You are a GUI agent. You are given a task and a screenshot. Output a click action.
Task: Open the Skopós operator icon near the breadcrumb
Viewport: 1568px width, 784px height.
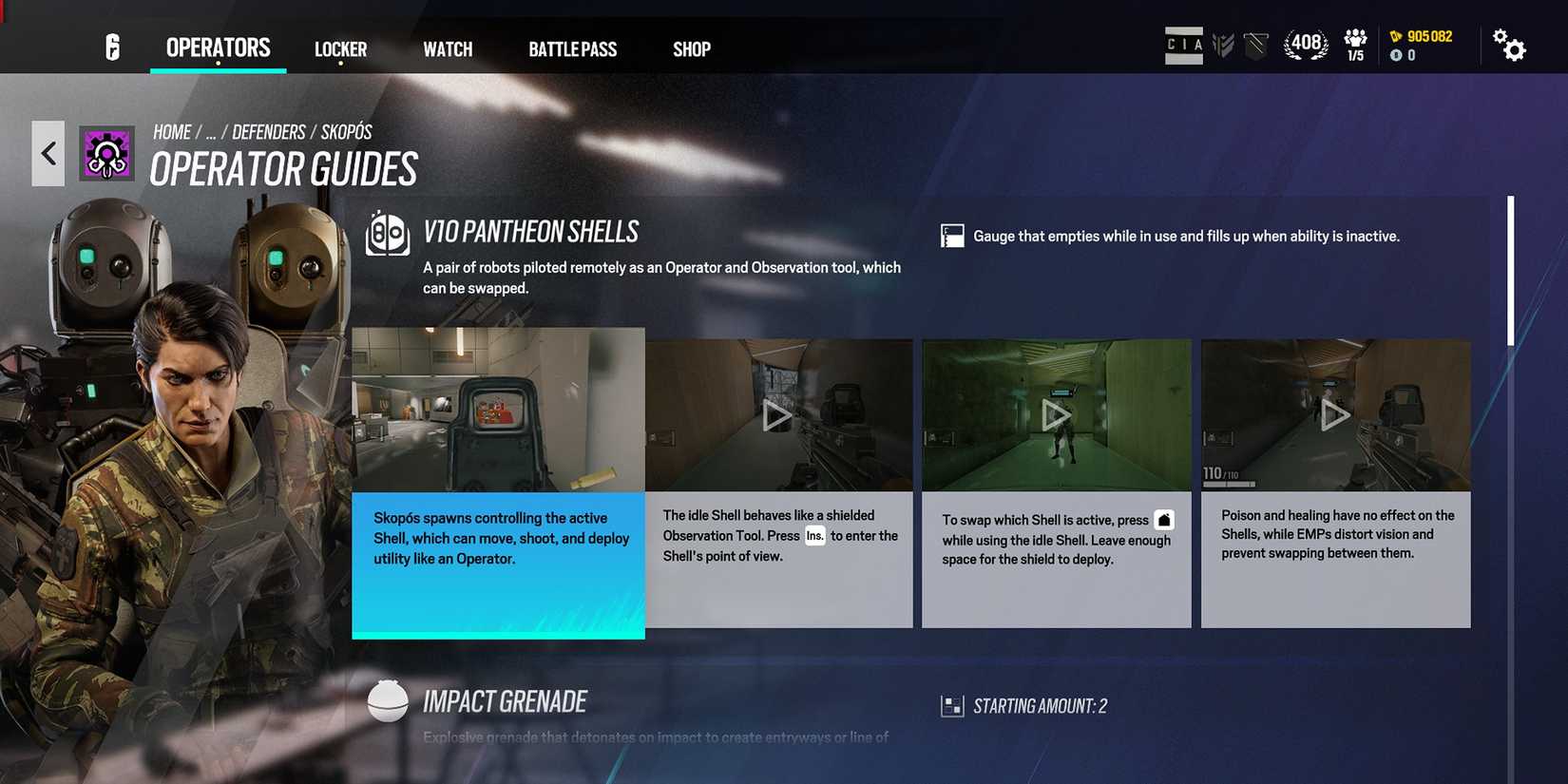click(x=105, y=153)
